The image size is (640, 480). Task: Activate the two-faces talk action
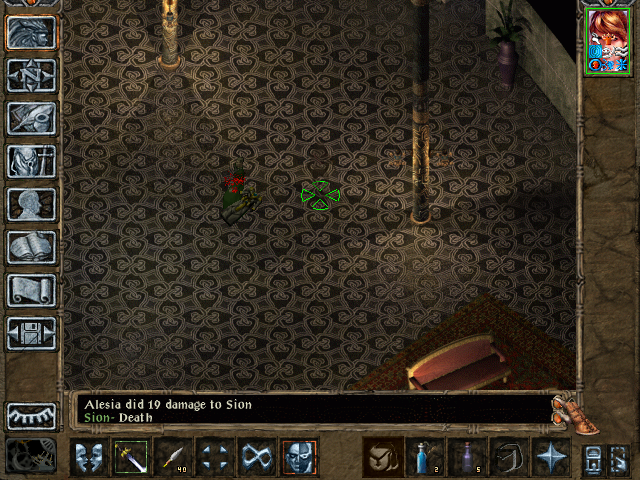(88, 457)
